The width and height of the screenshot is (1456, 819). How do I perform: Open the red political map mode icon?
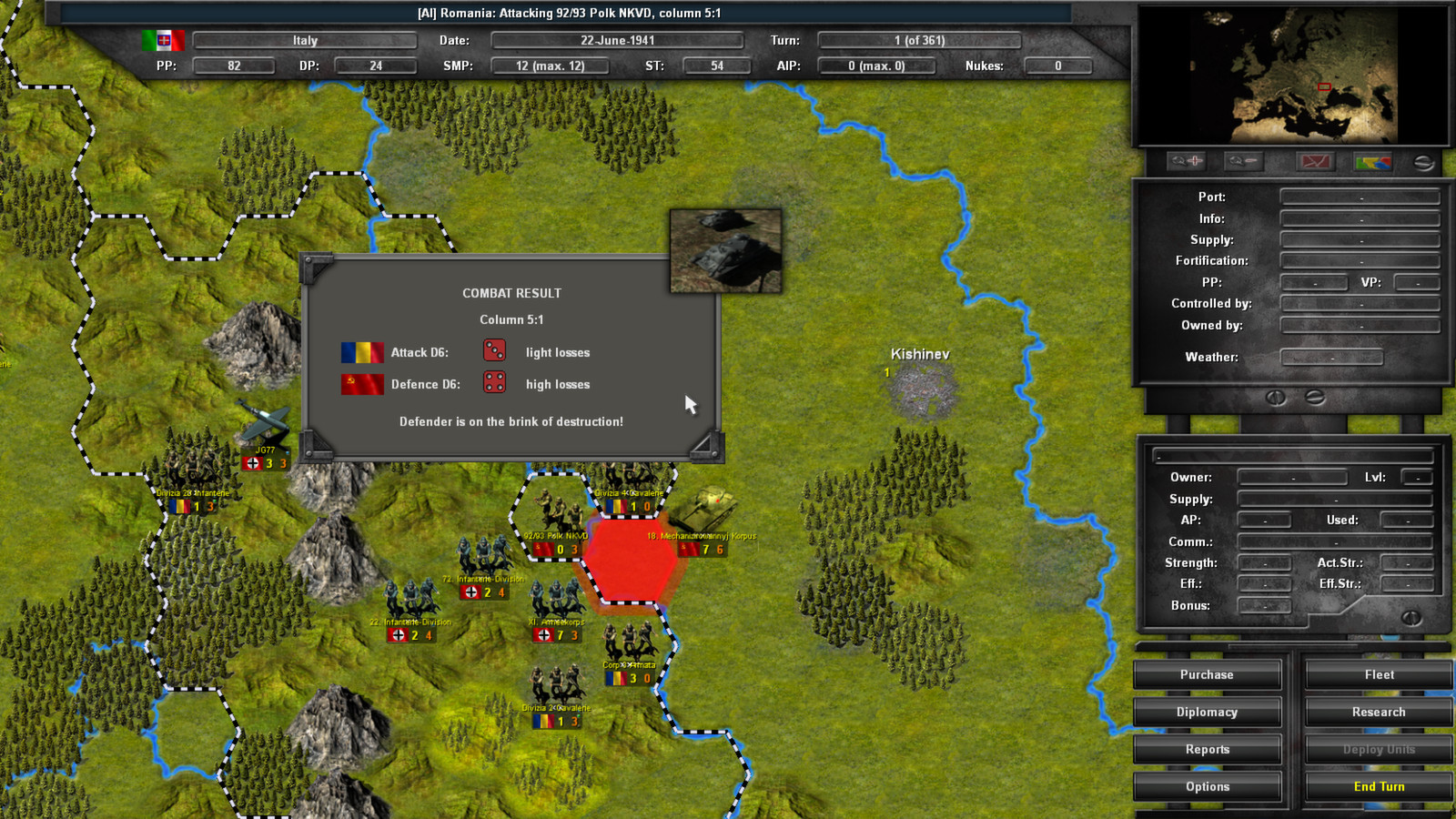1314,161
